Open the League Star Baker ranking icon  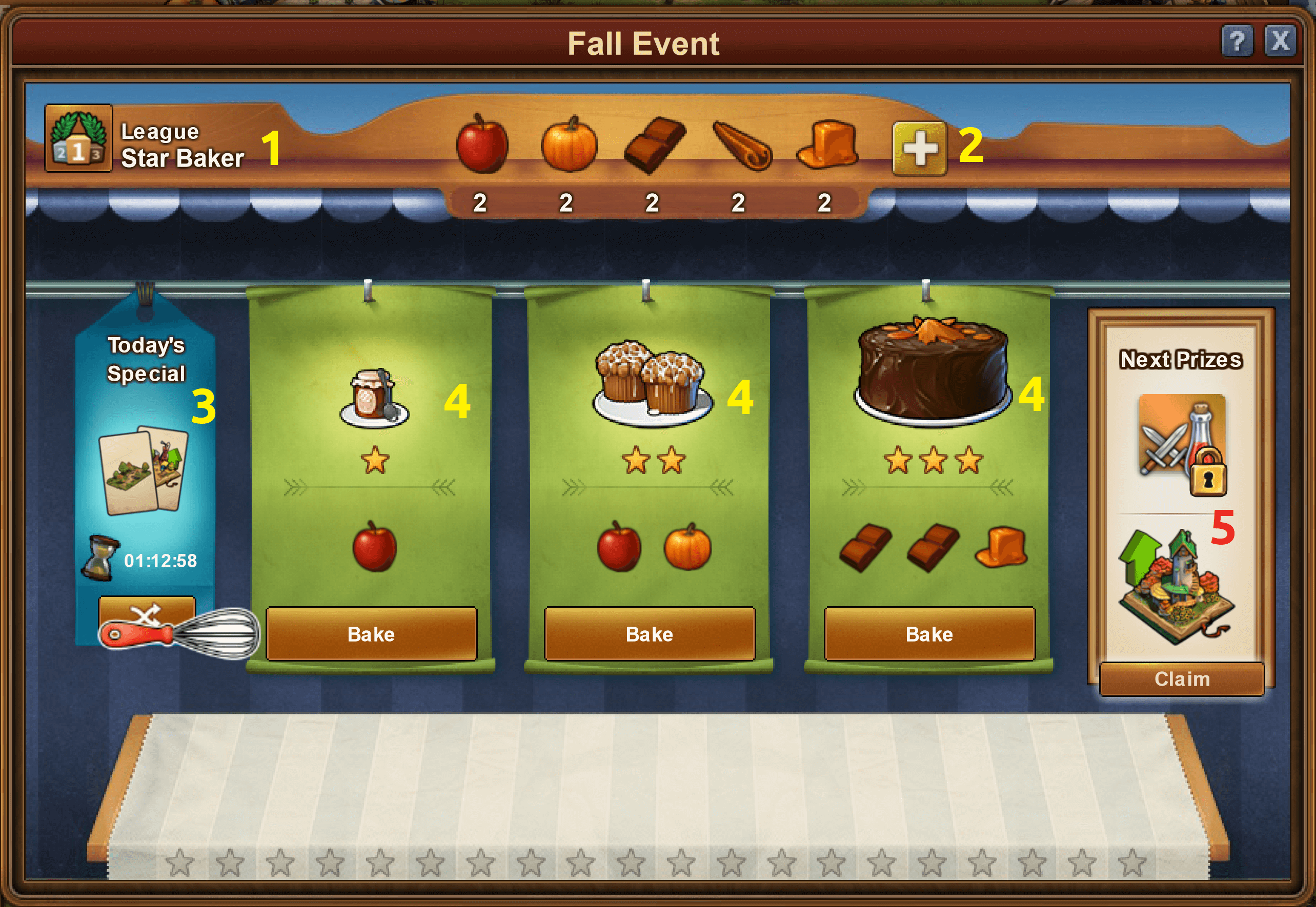click(x=78, y=138)
